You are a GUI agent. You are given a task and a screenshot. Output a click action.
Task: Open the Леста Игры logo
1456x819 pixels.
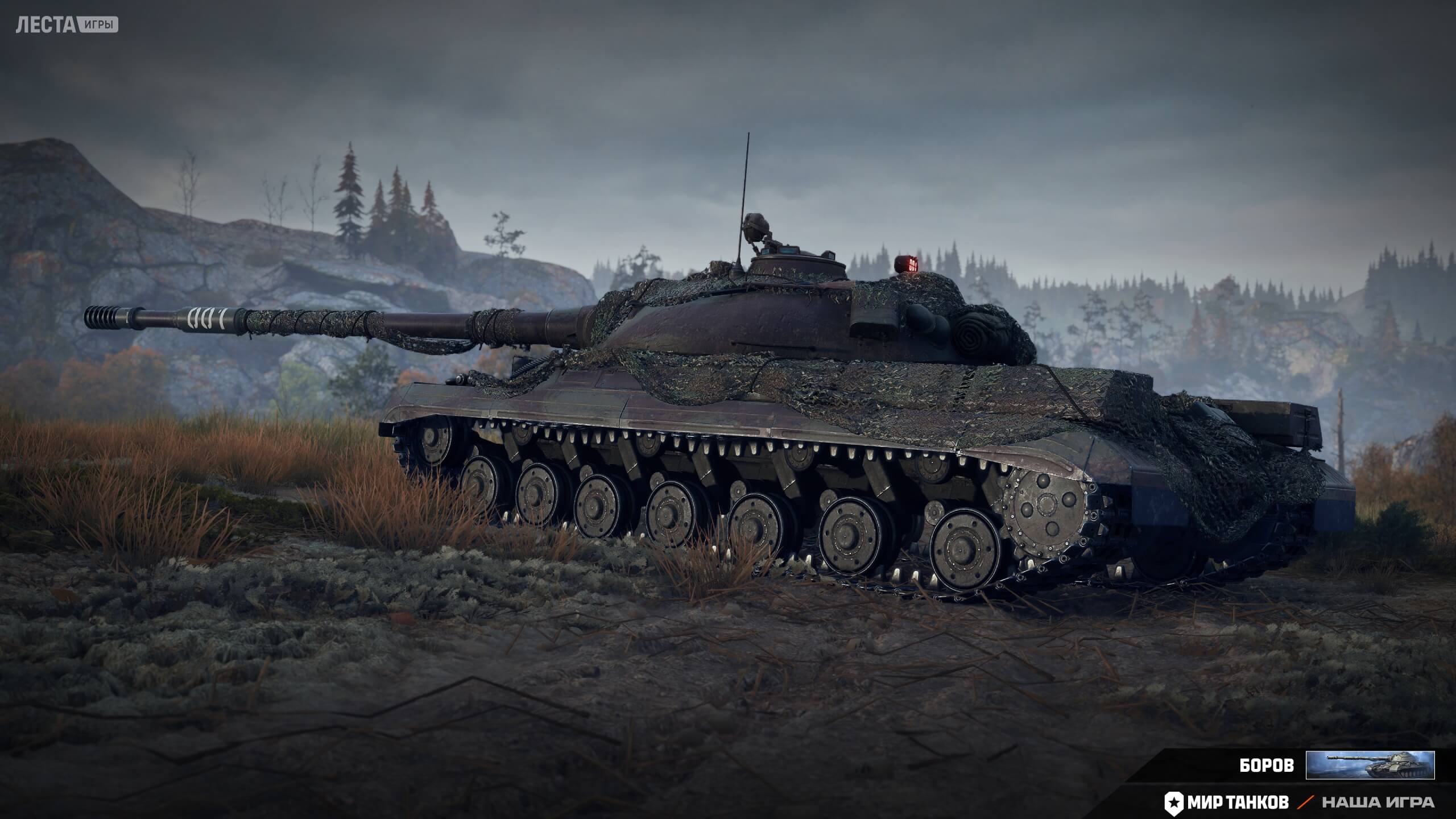tap(67, 26)
